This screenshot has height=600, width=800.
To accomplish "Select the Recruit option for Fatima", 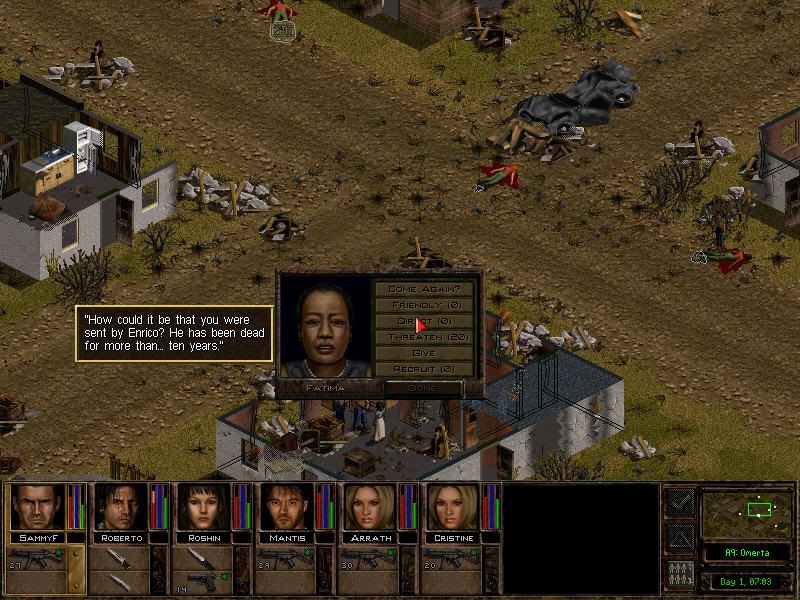I will (x=426, y=369).
